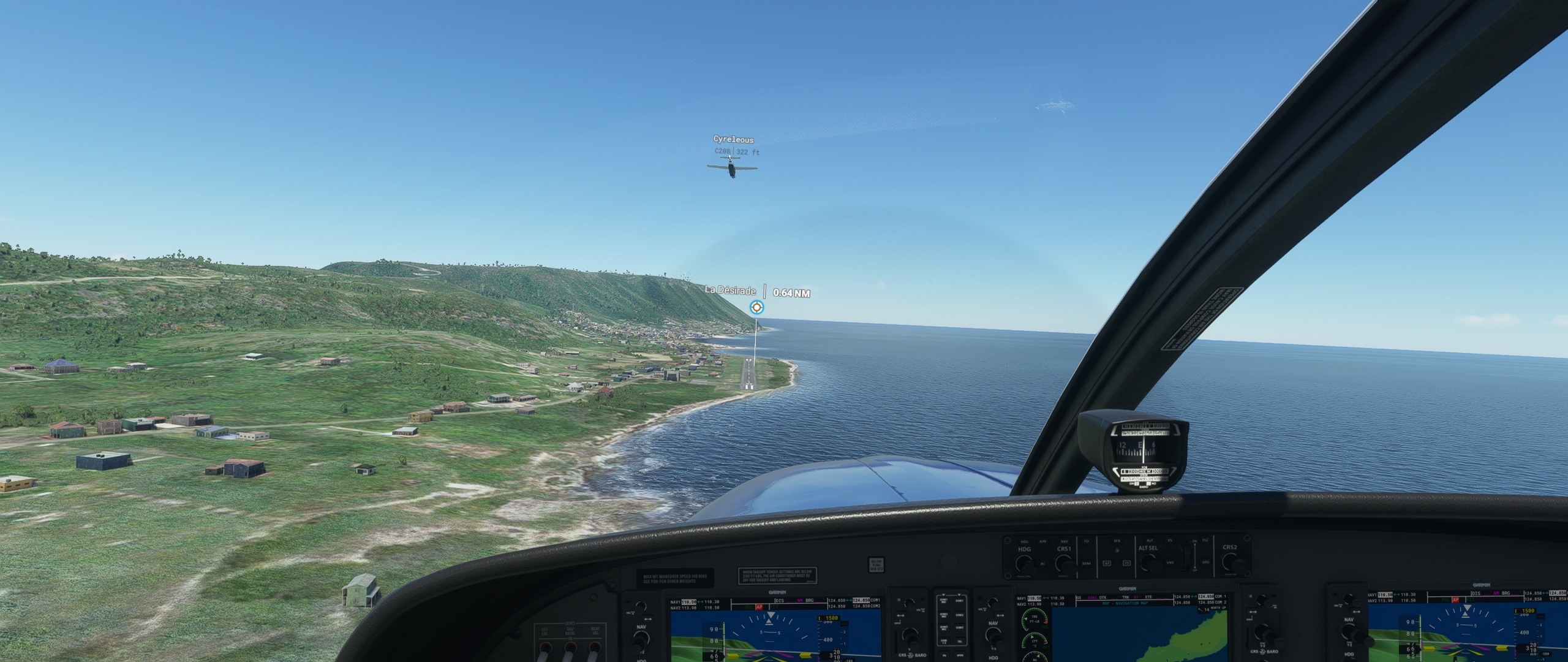Click the XFR transfer button
Viewport: 1568px width, 662px height.
pyautogui.click(x=1117, y=542)
